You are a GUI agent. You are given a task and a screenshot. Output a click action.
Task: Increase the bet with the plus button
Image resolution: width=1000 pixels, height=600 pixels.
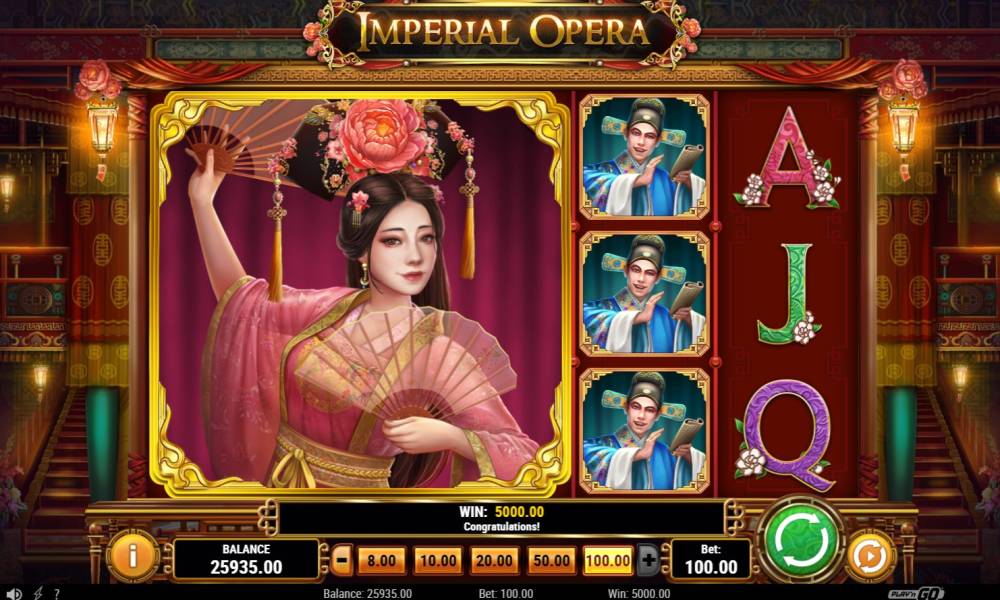point(648,560)
